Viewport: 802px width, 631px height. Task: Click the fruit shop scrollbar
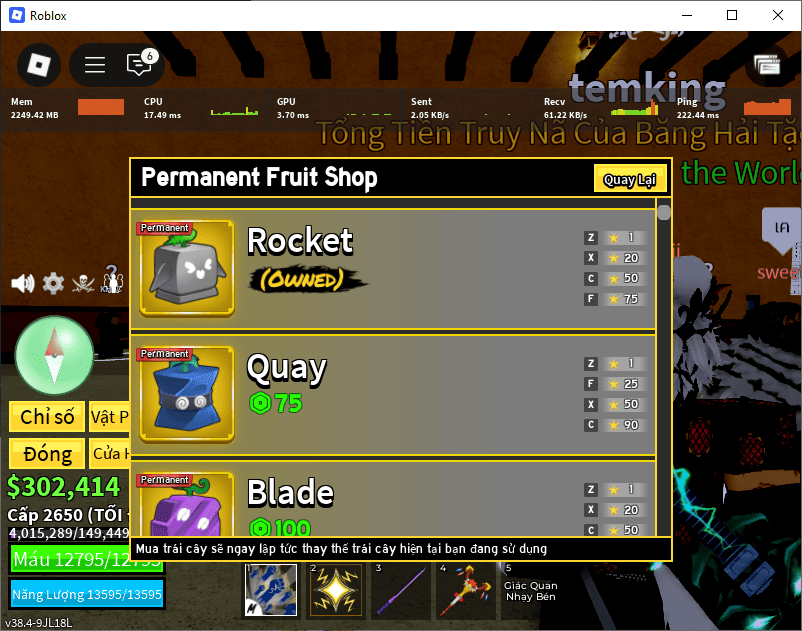click(664, 214)
